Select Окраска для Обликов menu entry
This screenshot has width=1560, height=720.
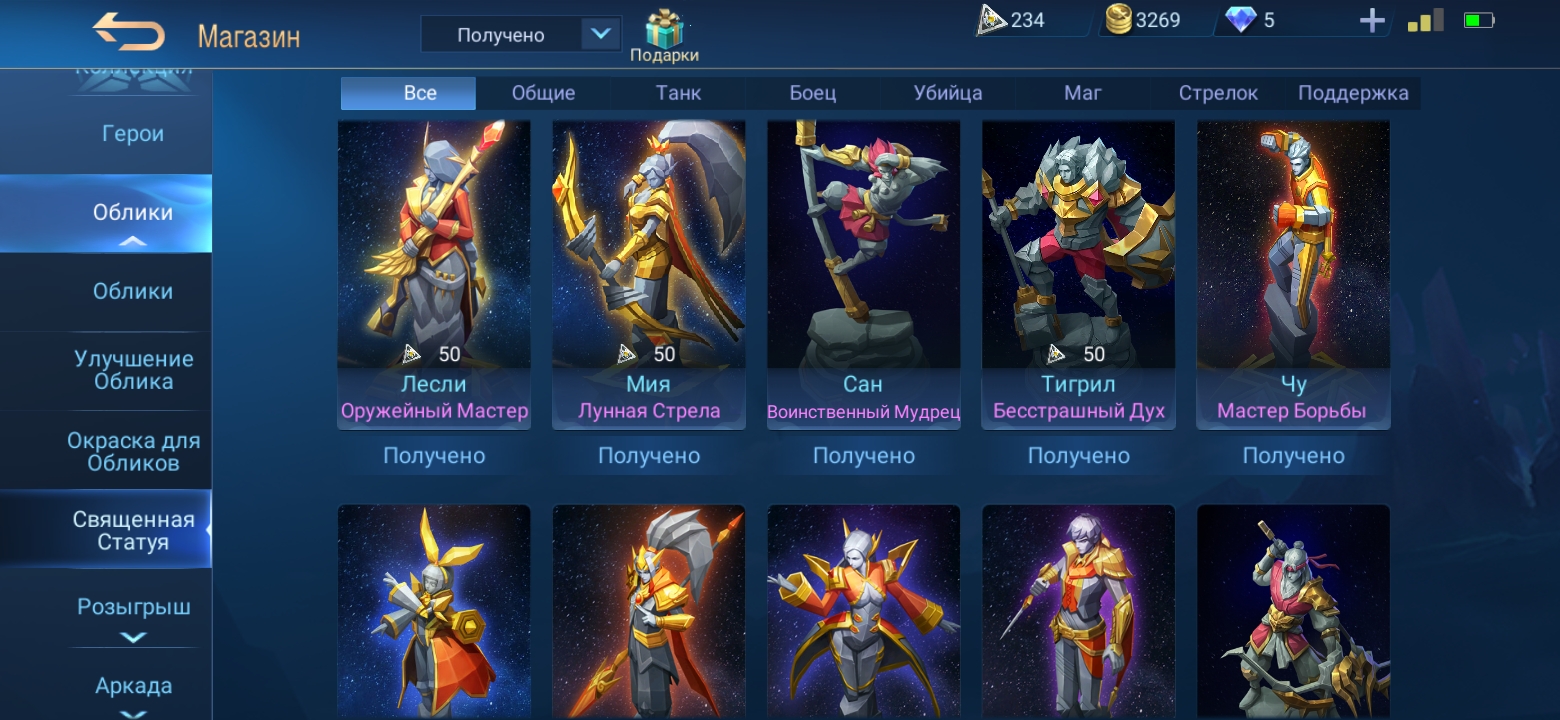point(133,451)
